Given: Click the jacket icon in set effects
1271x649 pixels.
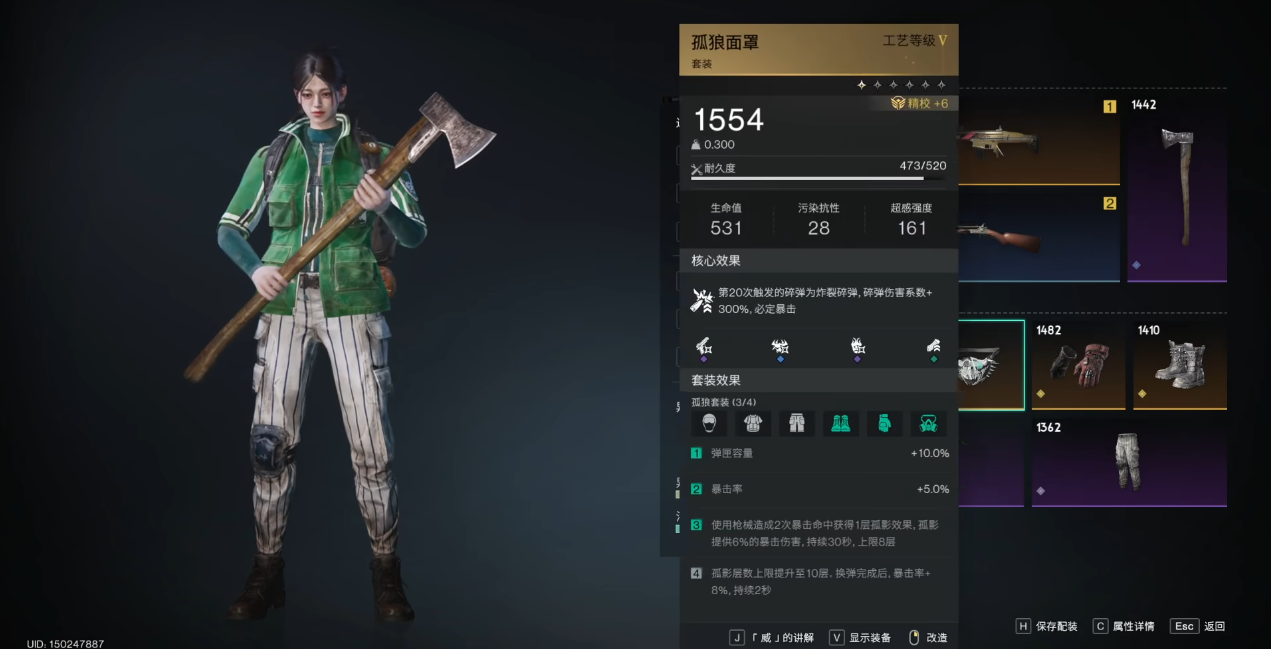Looking at the screenshot, I should 752,423.
